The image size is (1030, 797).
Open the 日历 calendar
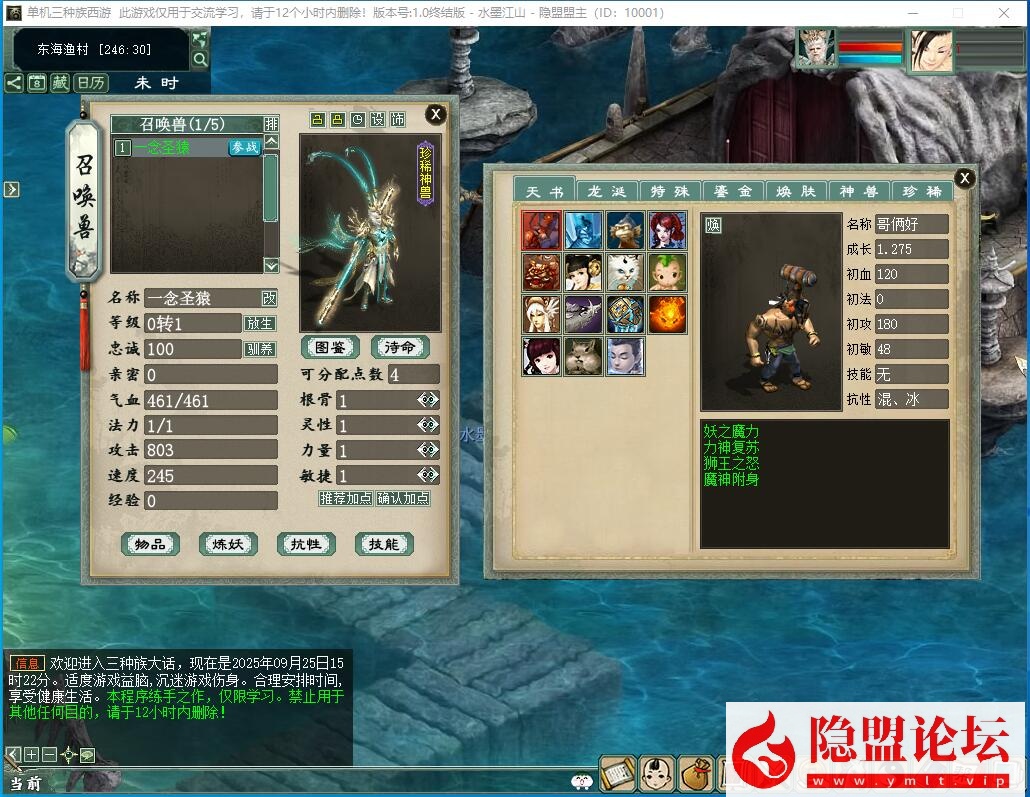click(x=92, y=83)
